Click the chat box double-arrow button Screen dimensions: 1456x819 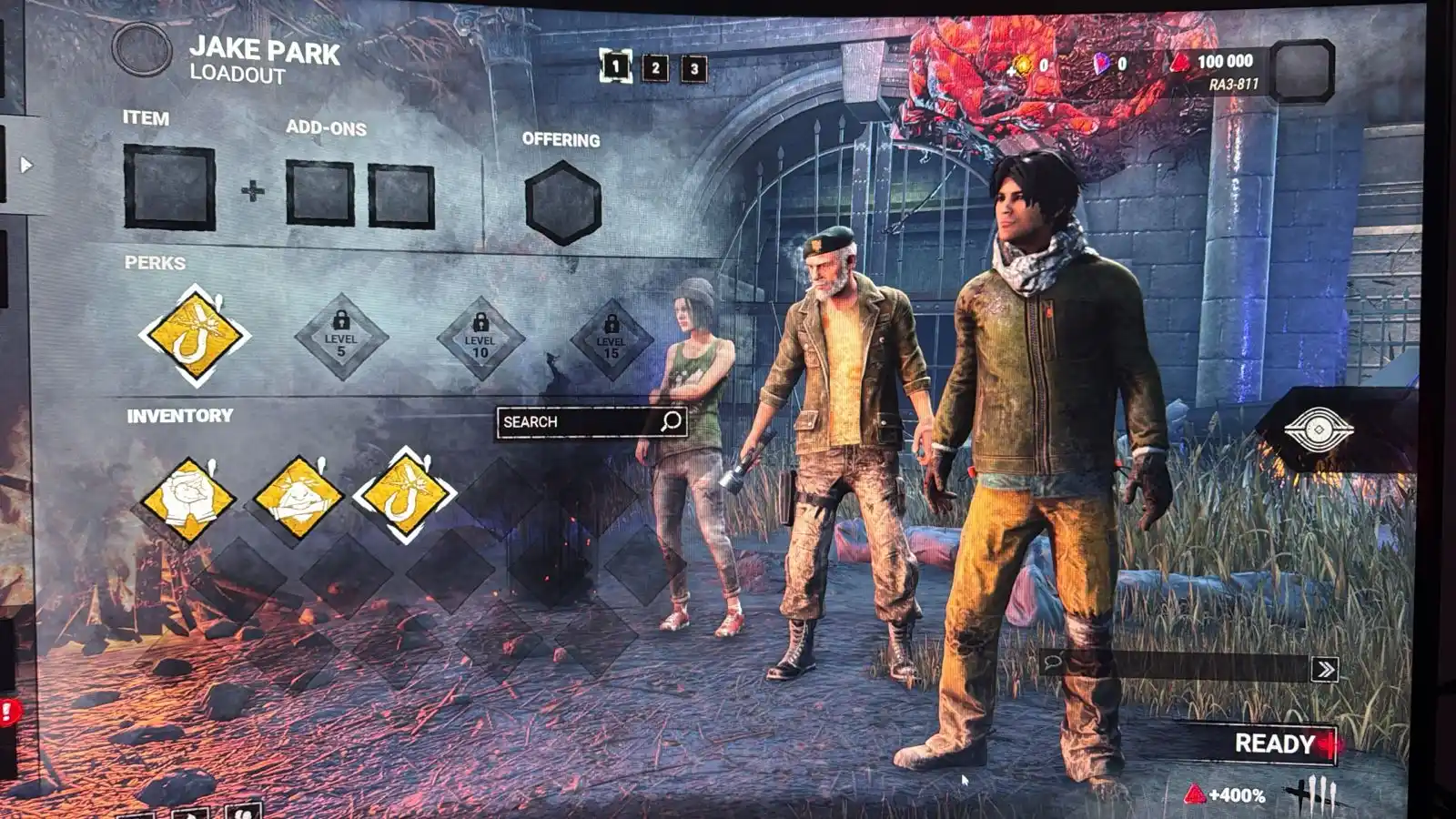1324,670
